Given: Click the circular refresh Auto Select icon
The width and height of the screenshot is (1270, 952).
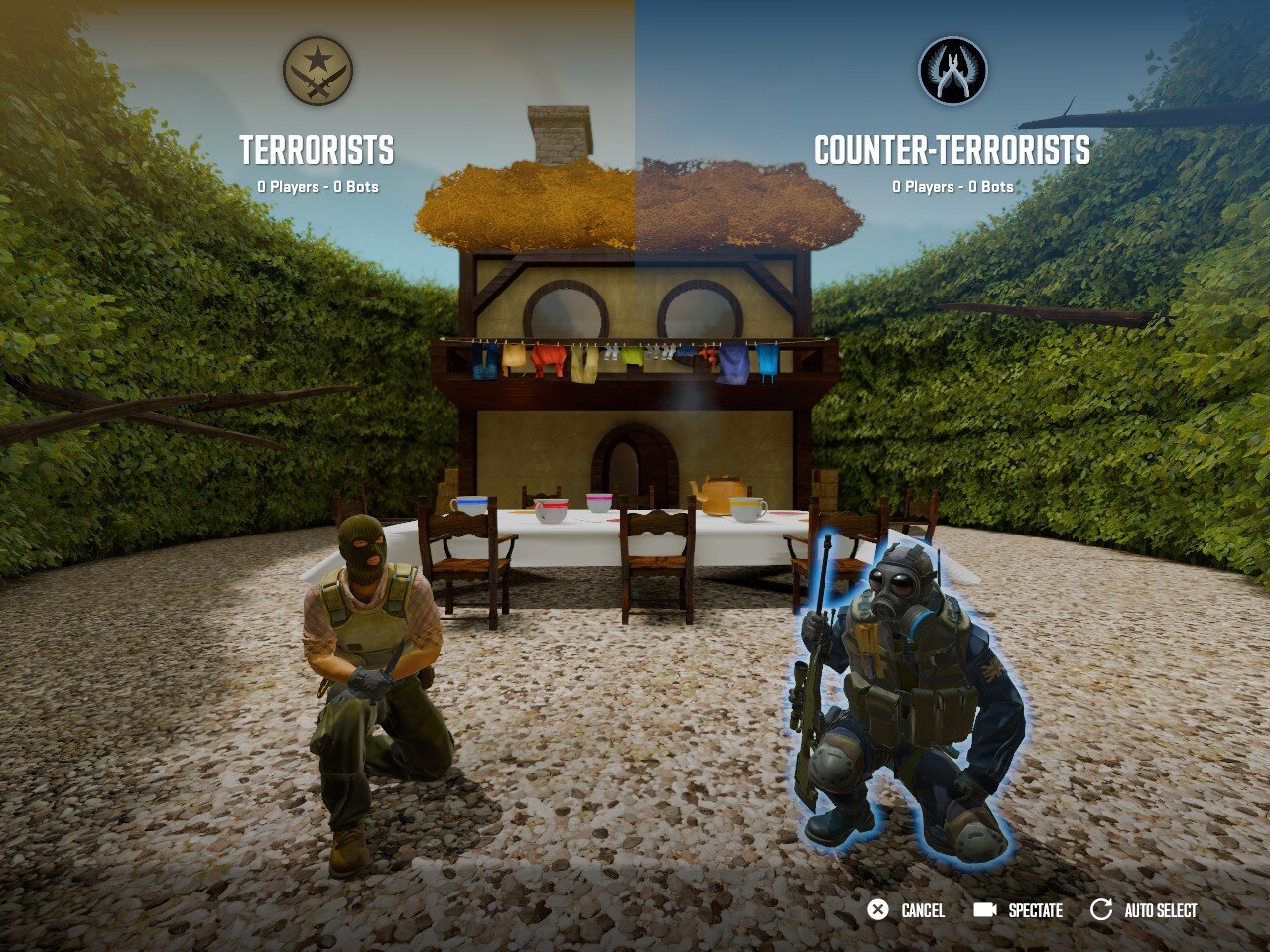Looking at the screenshot, I should (1101, 908).
